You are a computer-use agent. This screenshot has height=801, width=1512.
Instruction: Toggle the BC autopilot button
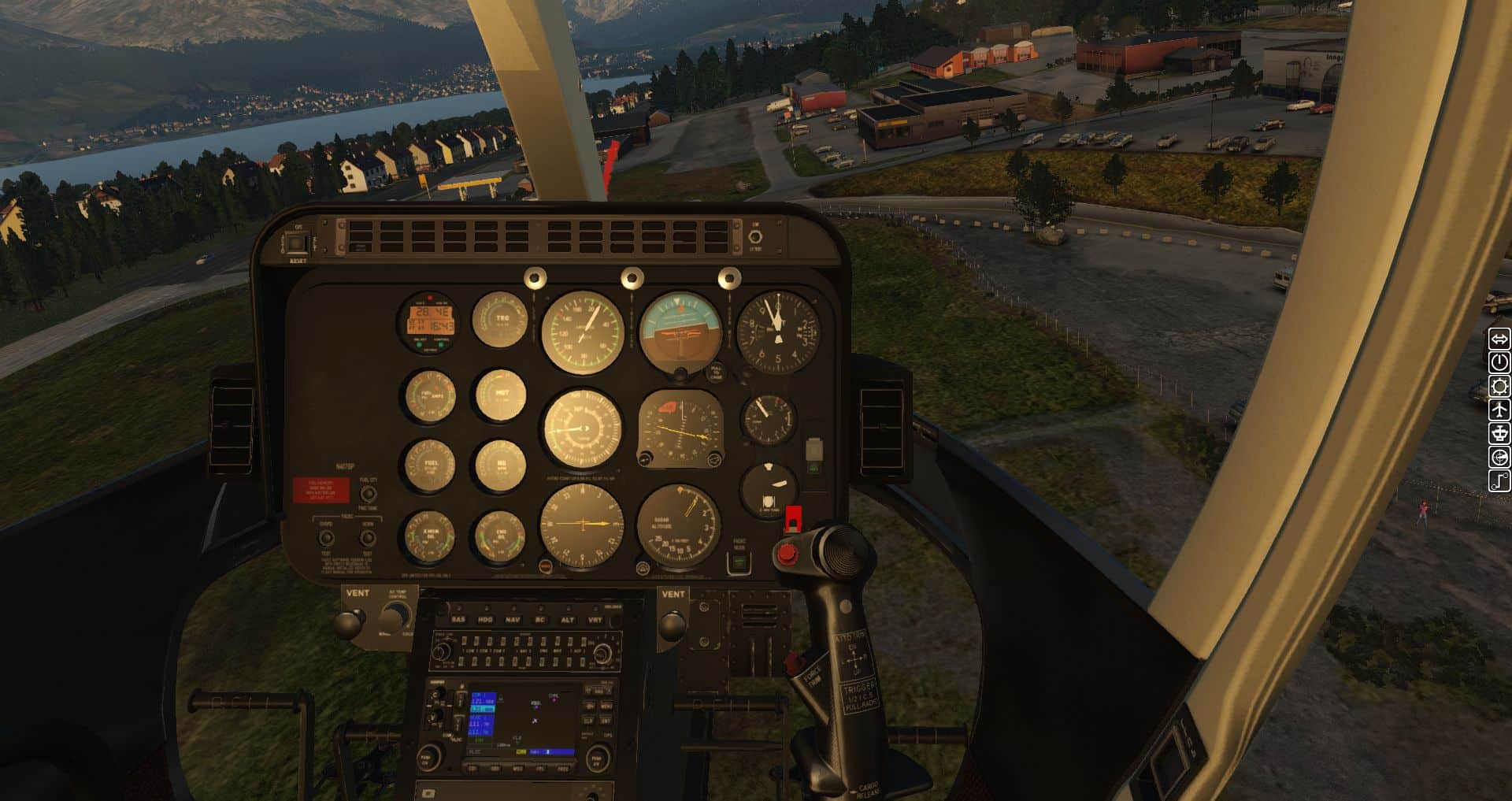click(540, 620)
